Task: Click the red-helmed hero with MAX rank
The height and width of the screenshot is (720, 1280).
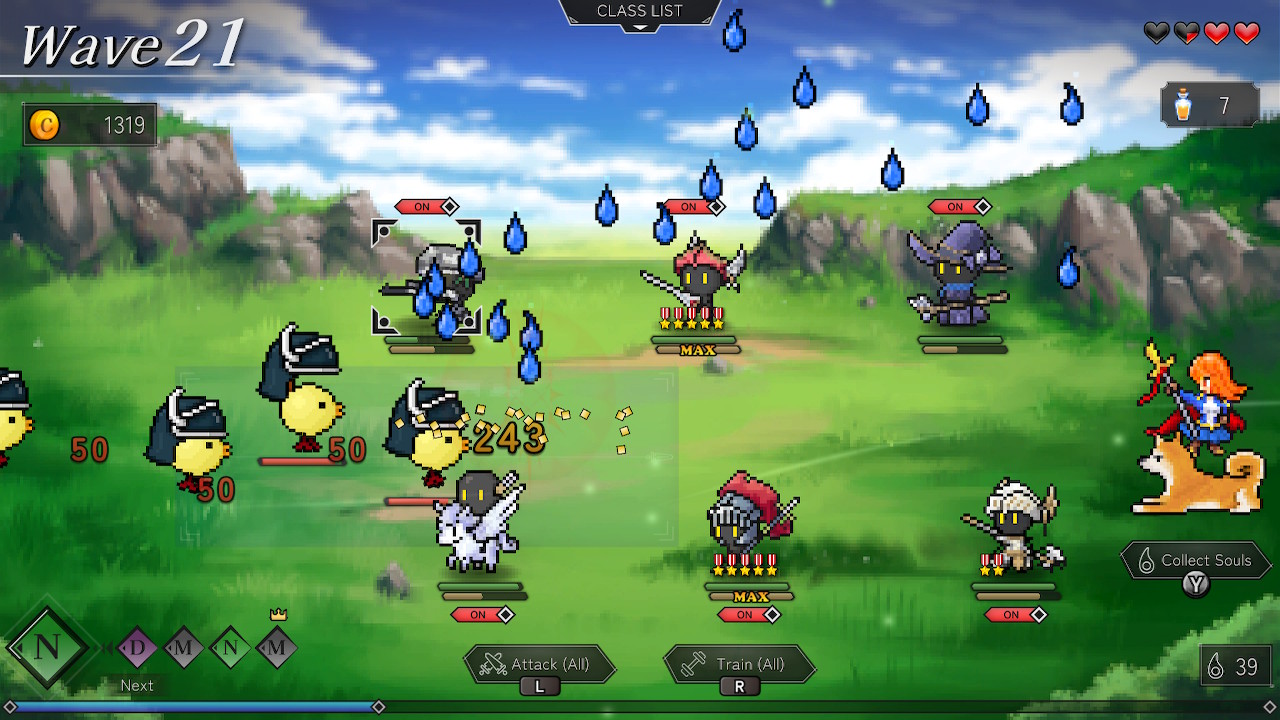Action: coord(696,280)
